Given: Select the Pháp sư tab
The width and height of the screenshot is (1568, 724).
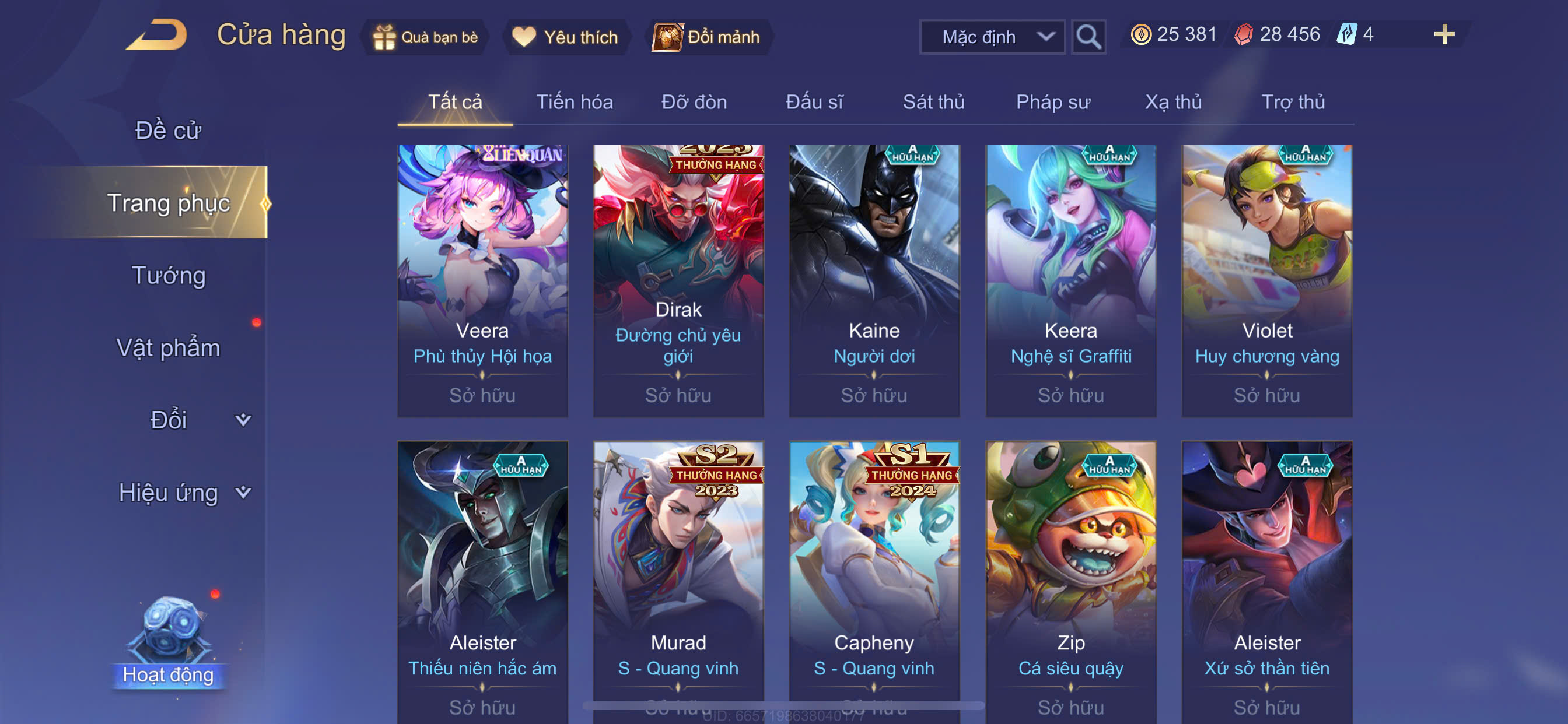Looking at the screenshot, I should (x=1053, y=102).
